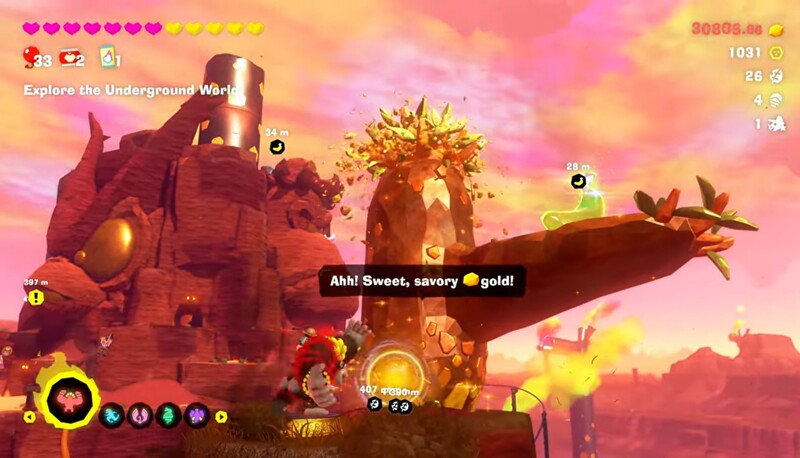Choose the purple elephant transformation icon

pyautogui.click(x=196, y=416)
